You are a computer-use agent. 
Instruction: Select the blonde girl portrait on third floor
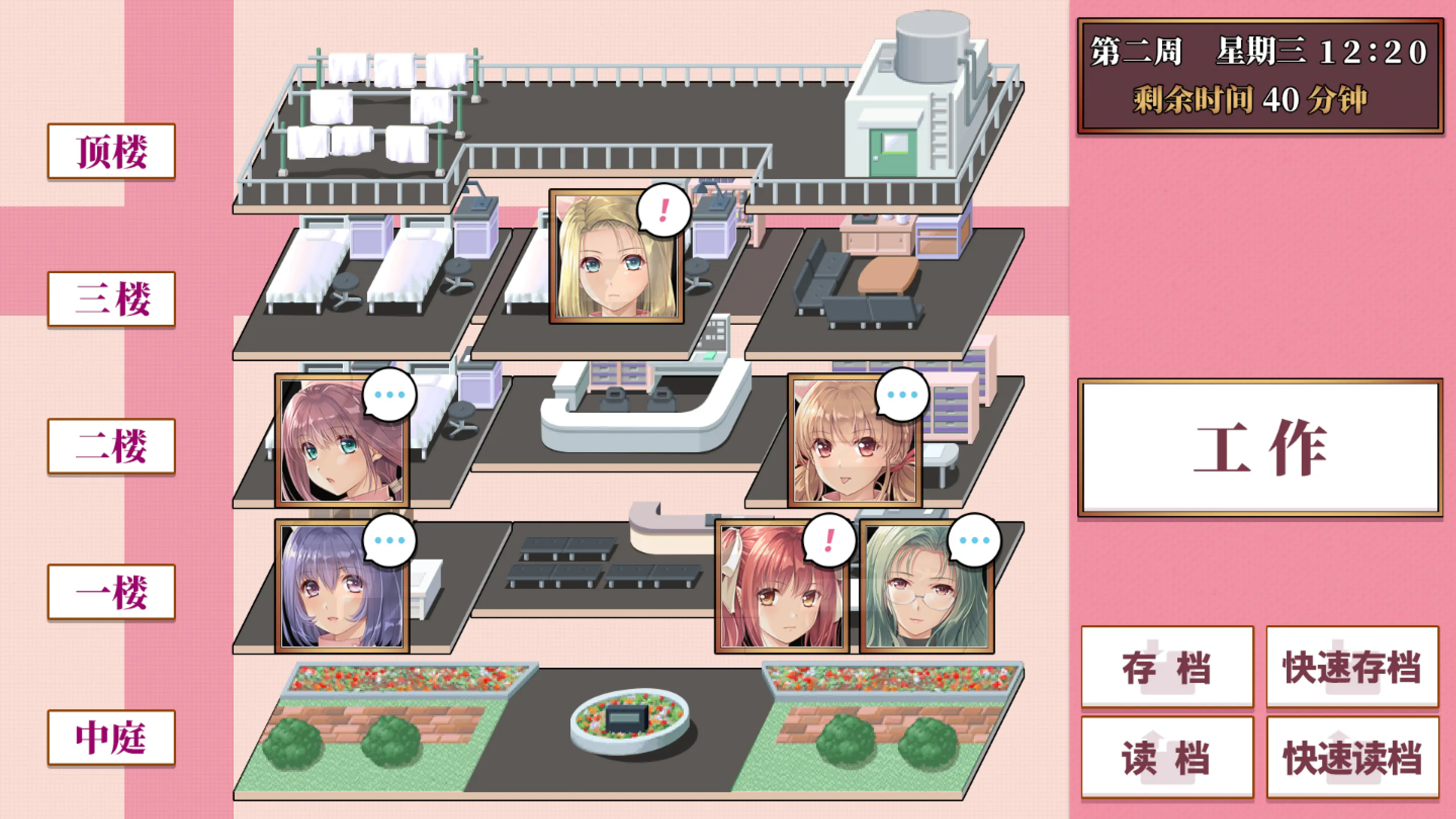pos(616,257)
